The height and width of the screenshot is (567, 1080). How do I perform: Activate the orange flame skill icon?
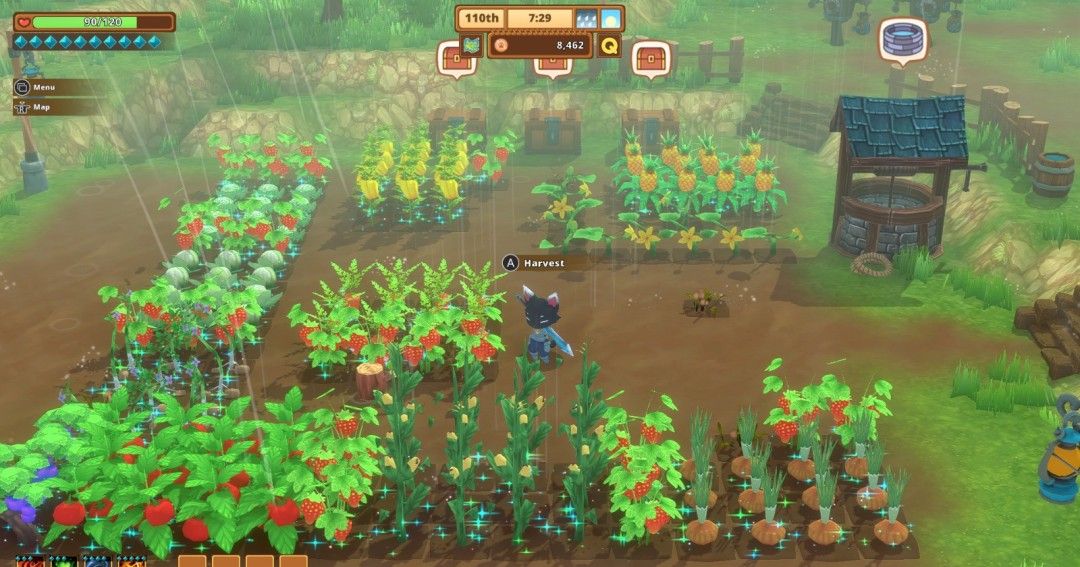pyautogui.click(x=131, y=561)
